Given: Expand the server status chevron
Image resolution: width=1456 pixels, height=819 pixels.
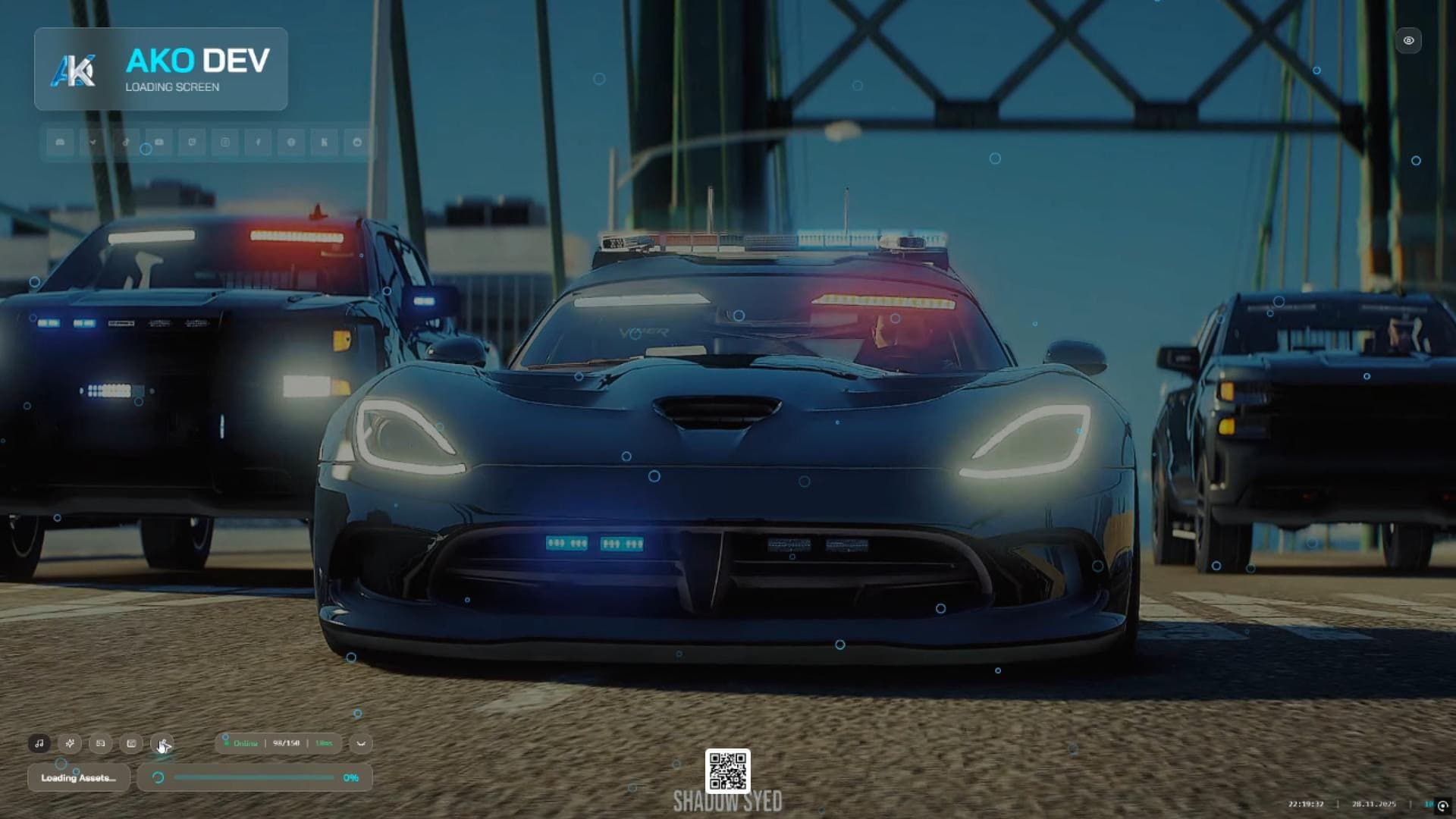Looking at the screenshot, I should click(x=361, y=743).
